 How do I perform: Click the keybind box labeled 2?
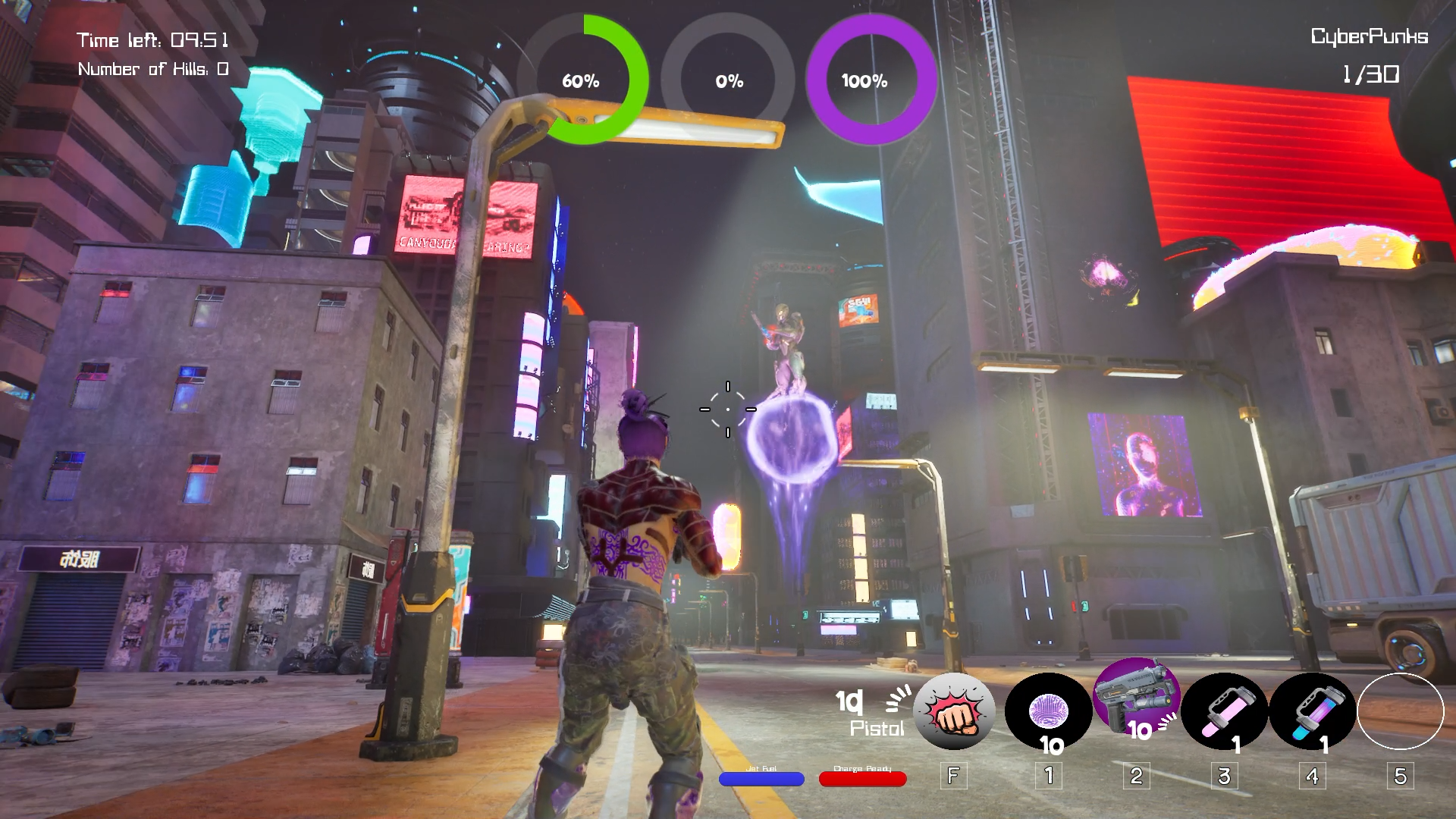pyautogui.click(x=1135, y=776)
